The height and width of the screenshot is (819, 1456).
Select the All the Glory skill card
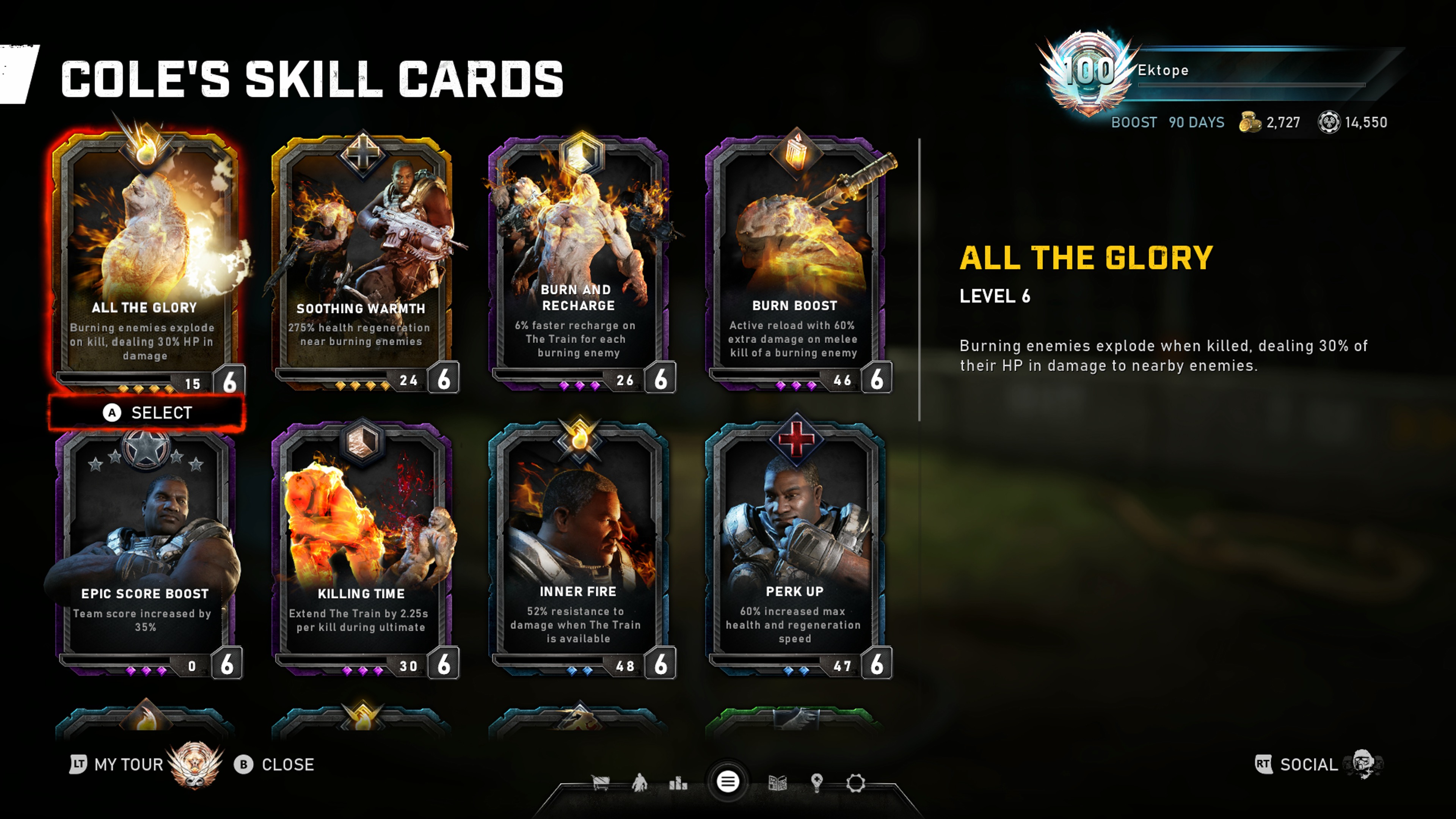tap(145, 260)
